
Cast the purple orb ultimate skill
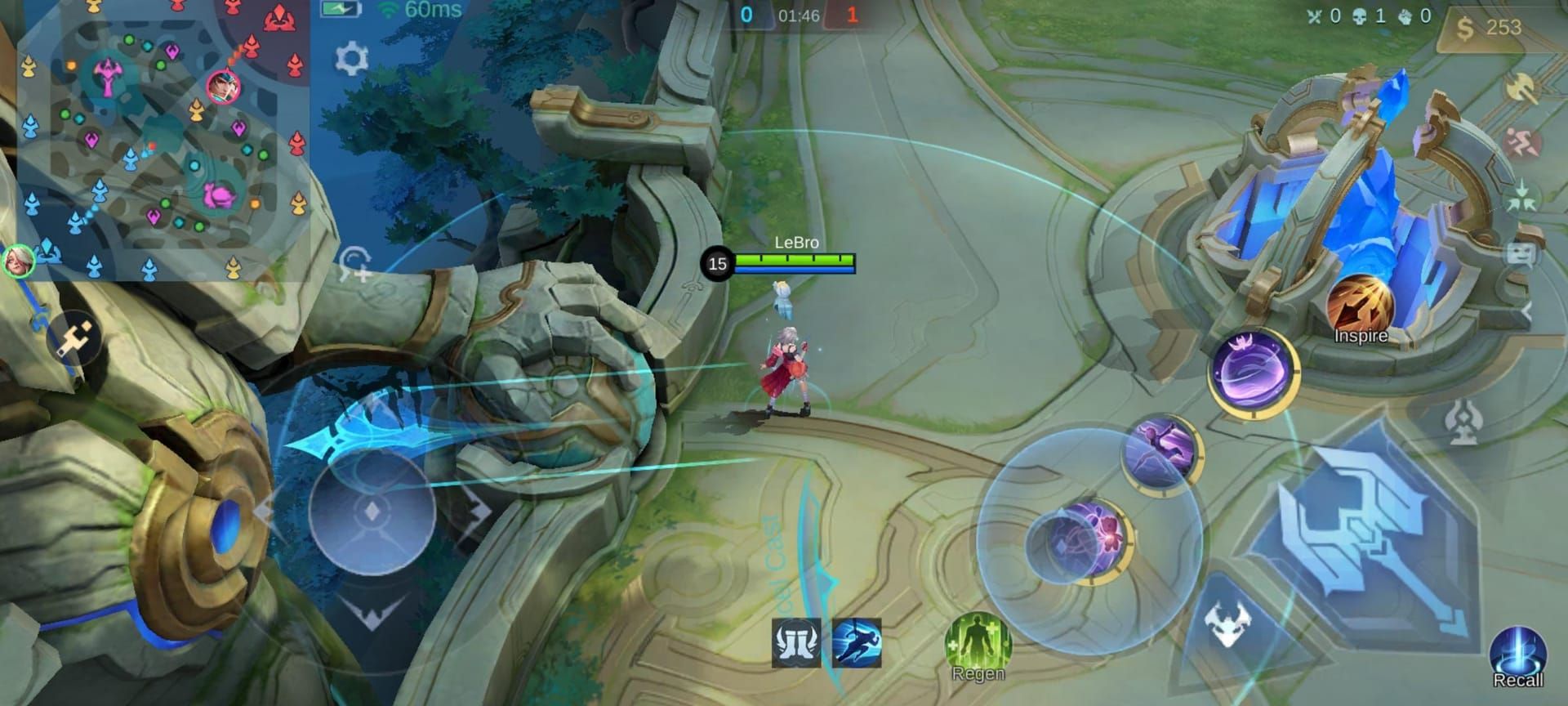(1253, 373)
